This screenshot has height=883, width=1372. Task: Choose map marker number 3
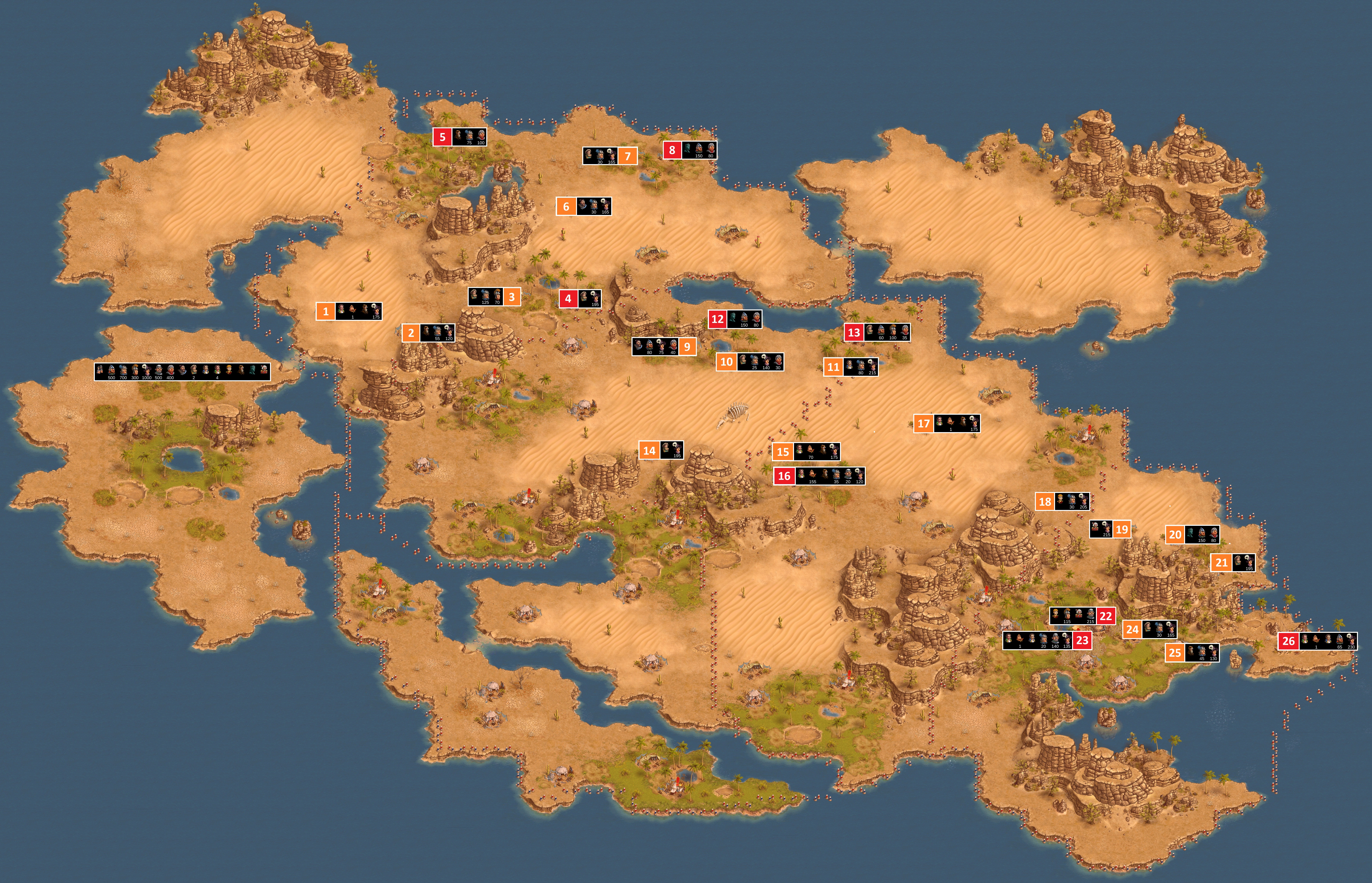512,296
